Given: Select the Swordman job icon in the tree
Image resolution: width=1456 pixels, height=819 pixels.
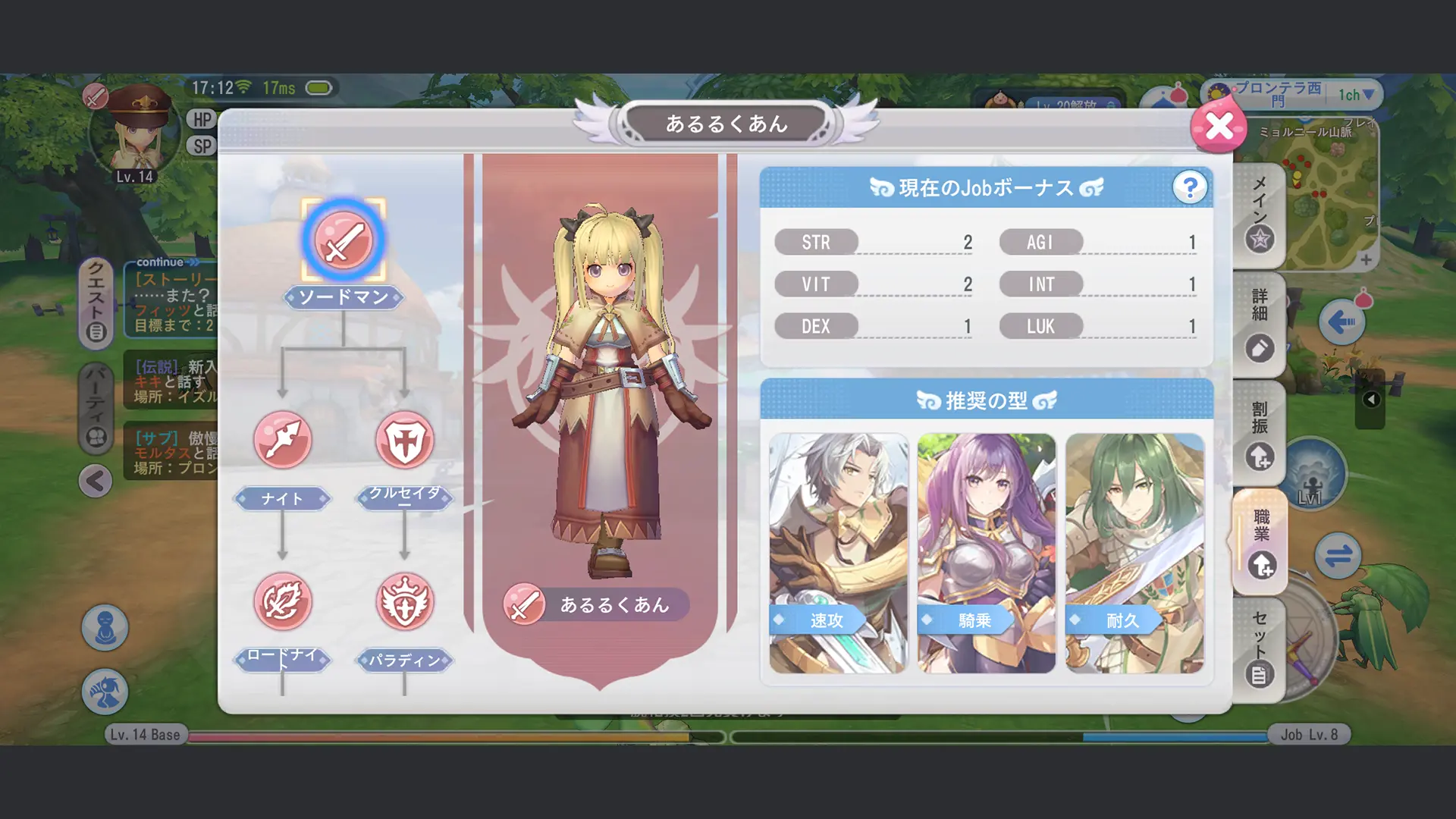Looking at the screenshot, I should pos(340,240).
